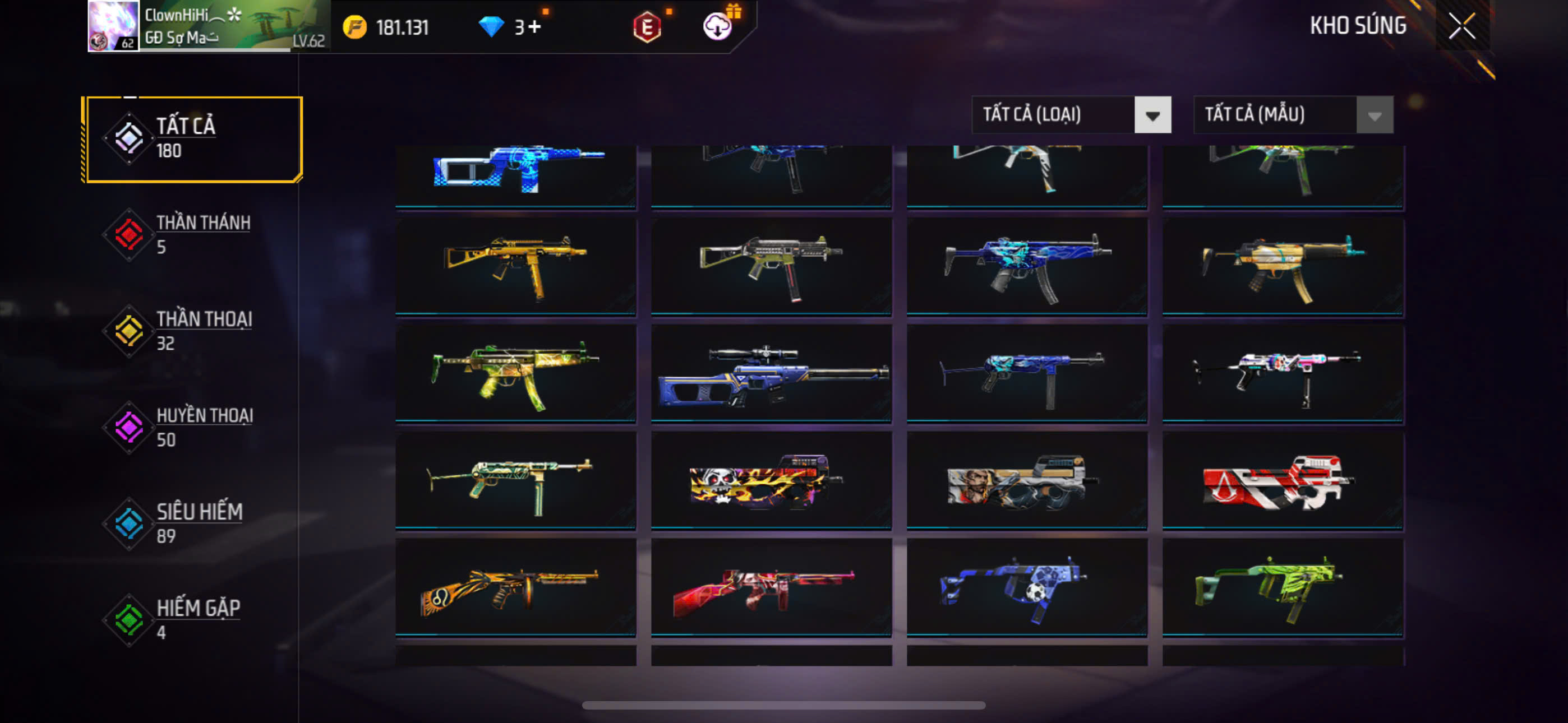Viewport: 1568px width, 723px height.
Task: Add diamonds via the plus button
Action: [534, 27]
